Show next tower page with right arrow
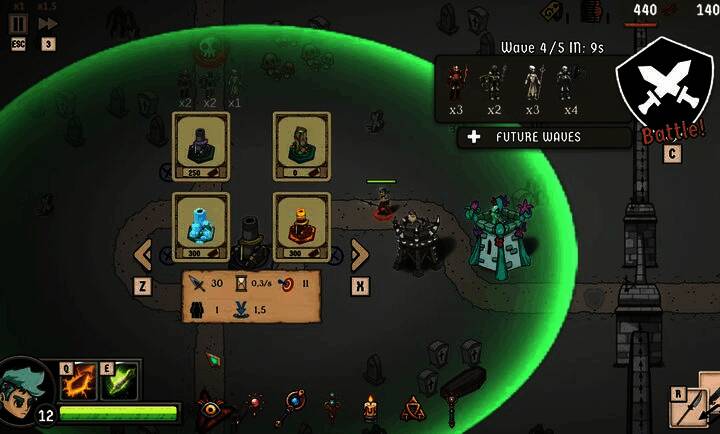Screen dimensions: 720x434 [360, 254]
